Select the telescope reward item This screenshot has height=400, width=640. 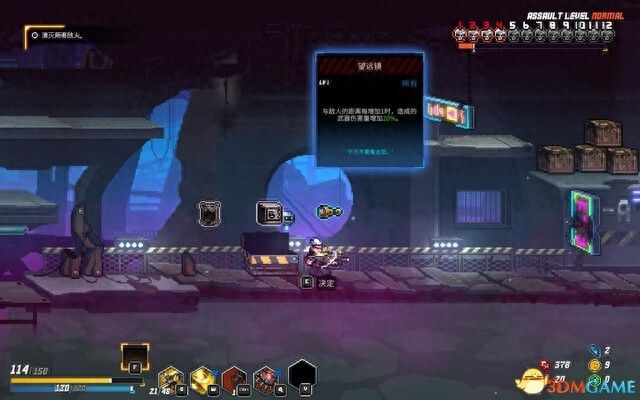click(329, 212)
